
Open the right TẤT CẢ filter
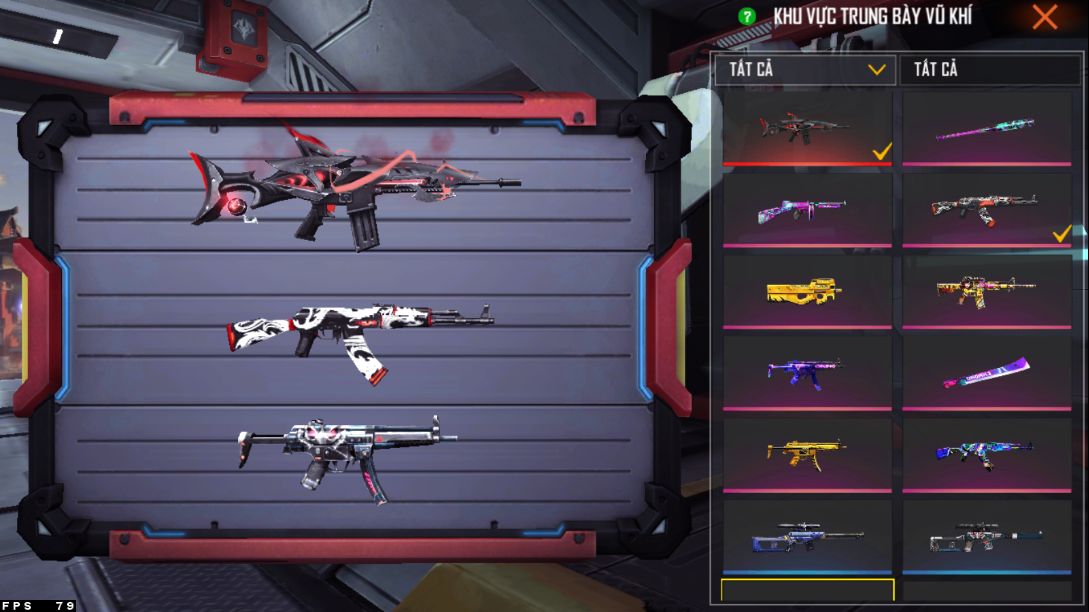click(989, 69)
